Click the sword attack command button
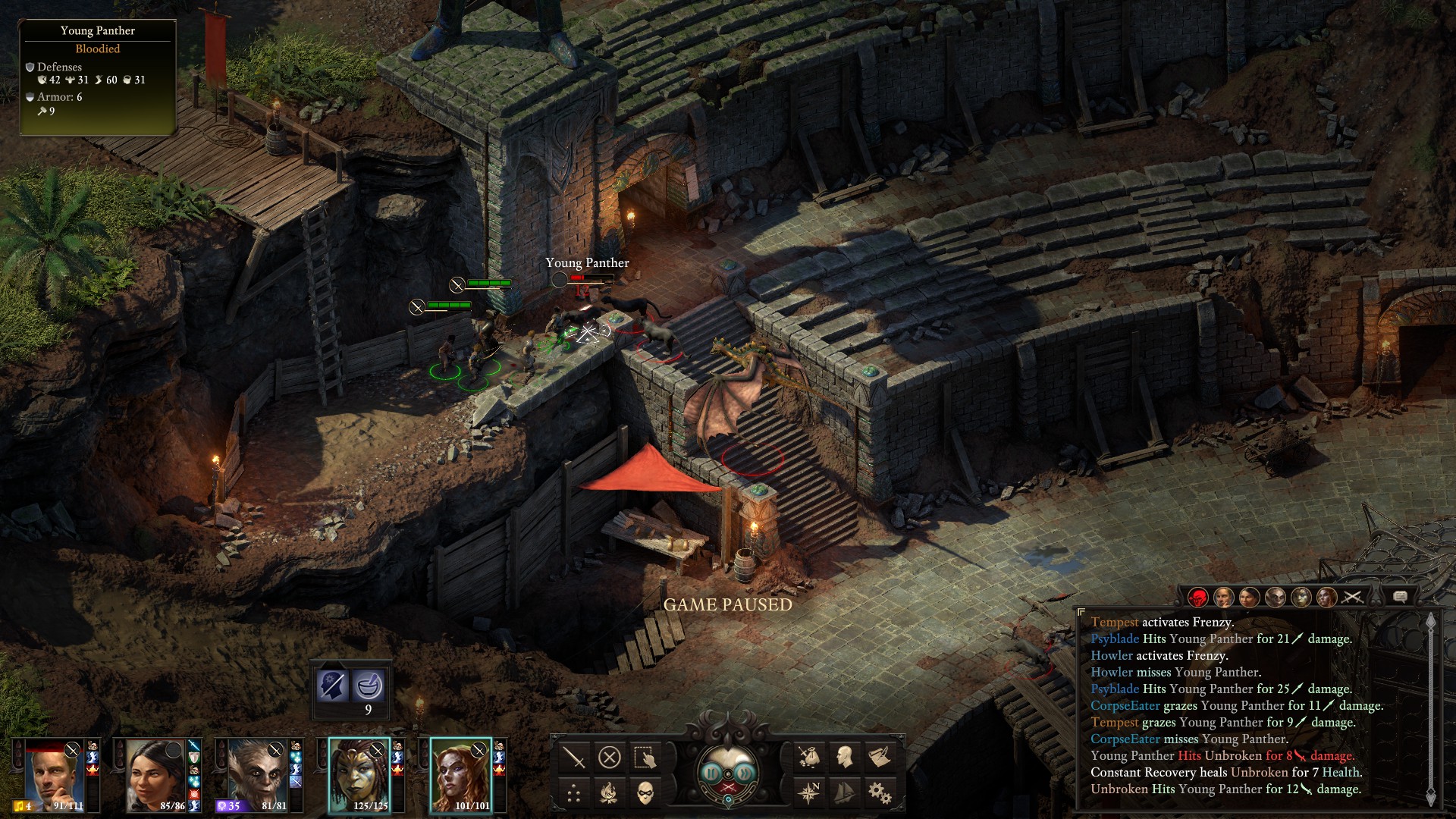 [574, 757]
